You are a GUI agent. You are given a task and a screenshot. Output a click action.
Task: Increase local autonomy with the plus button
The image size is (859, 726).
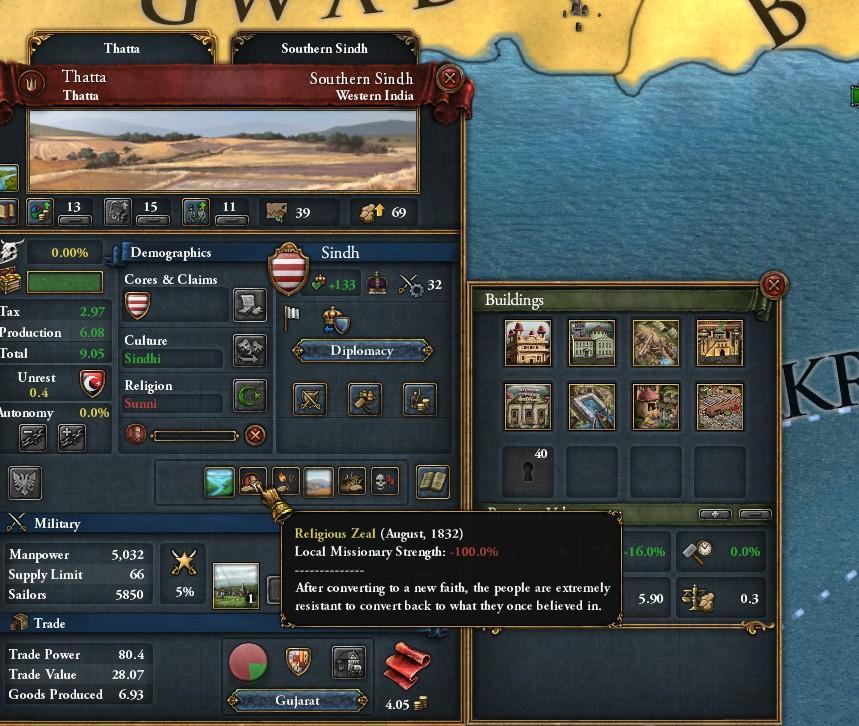(71, 437)
